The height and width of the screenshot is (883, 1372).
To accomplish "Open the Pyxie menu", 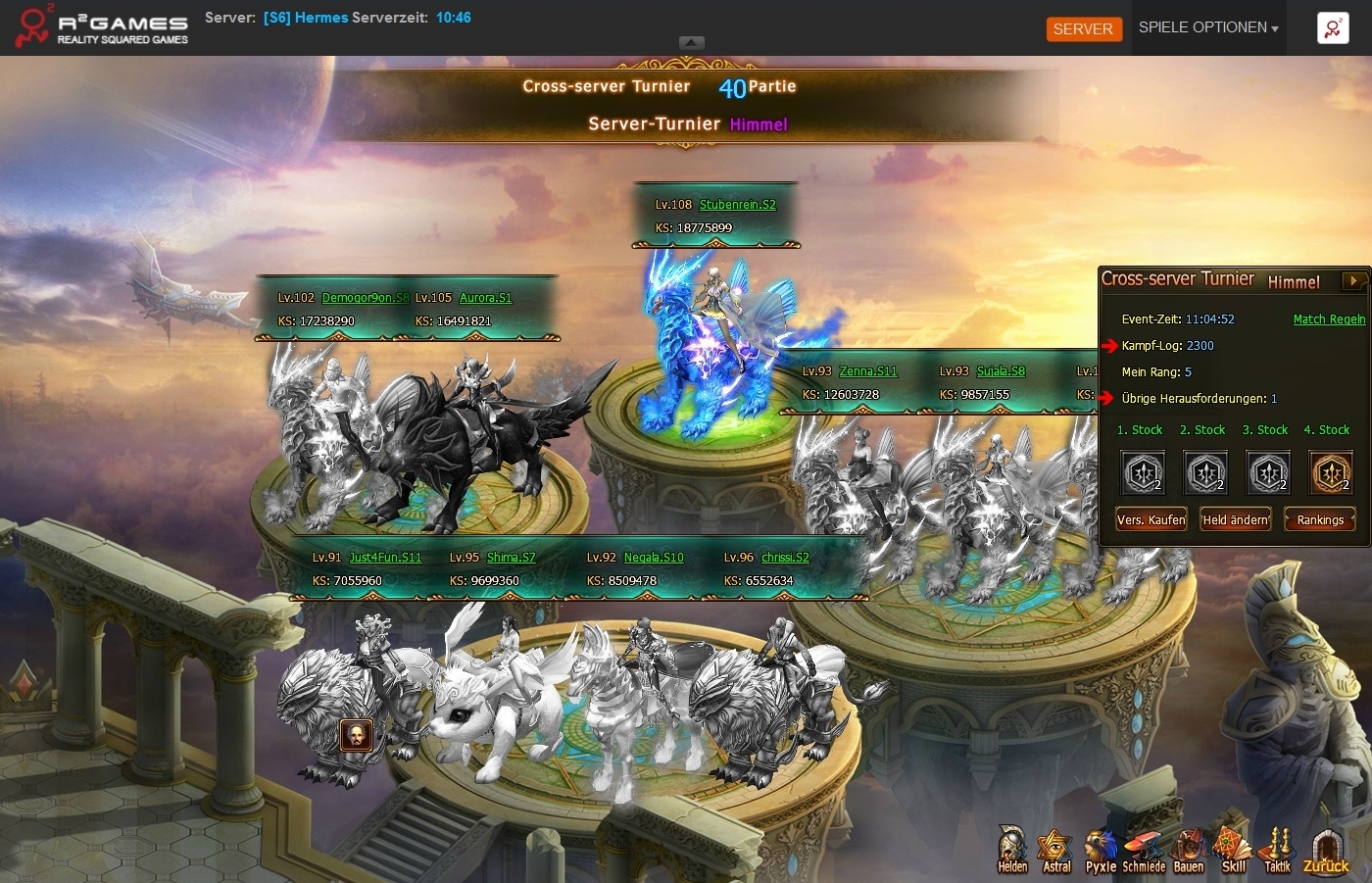I will point(1101,850).
